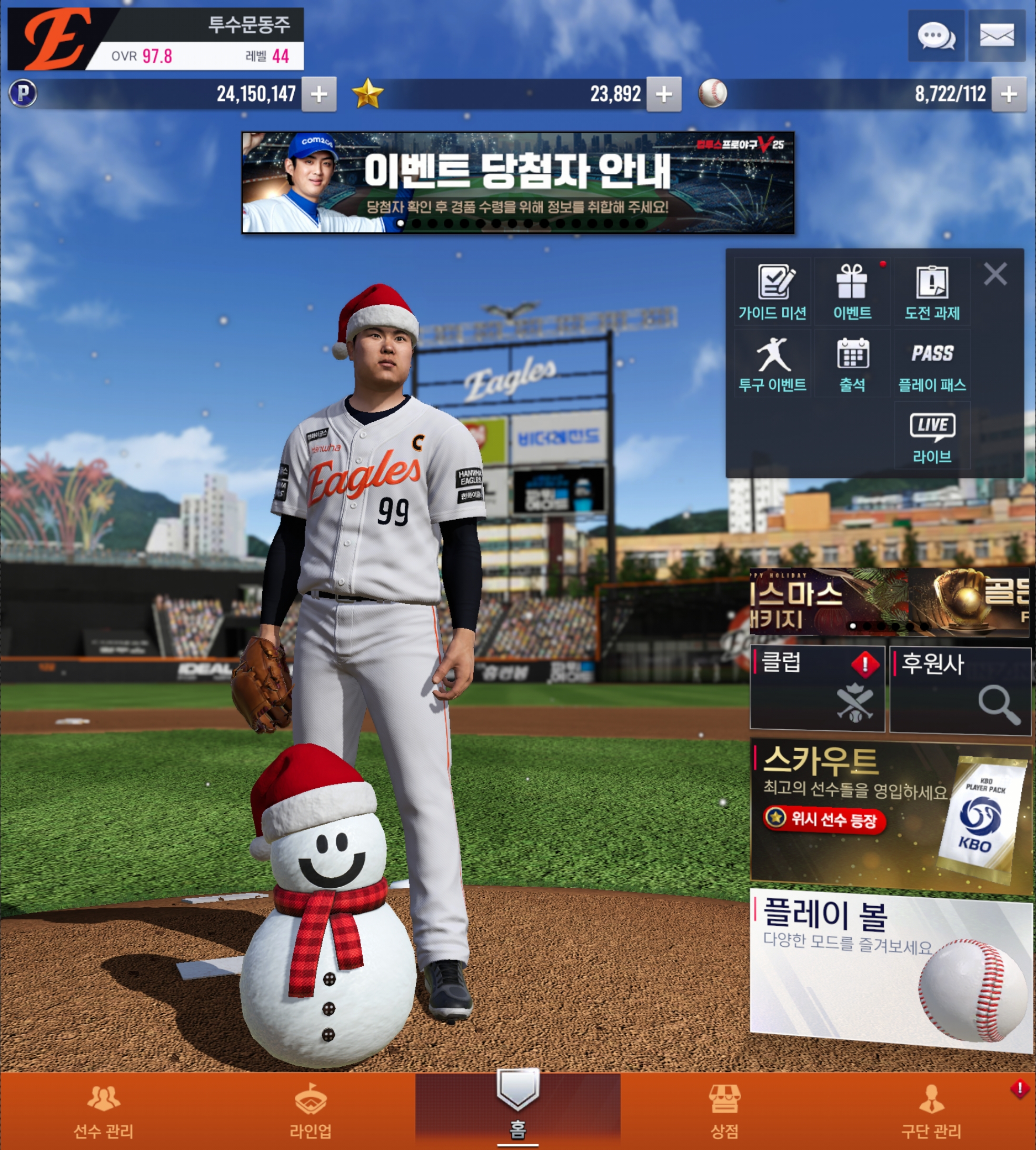Viewport: 1036px width, 1150px height.
Task: Close the quick menu panel
Action: [x=995, y=274]
